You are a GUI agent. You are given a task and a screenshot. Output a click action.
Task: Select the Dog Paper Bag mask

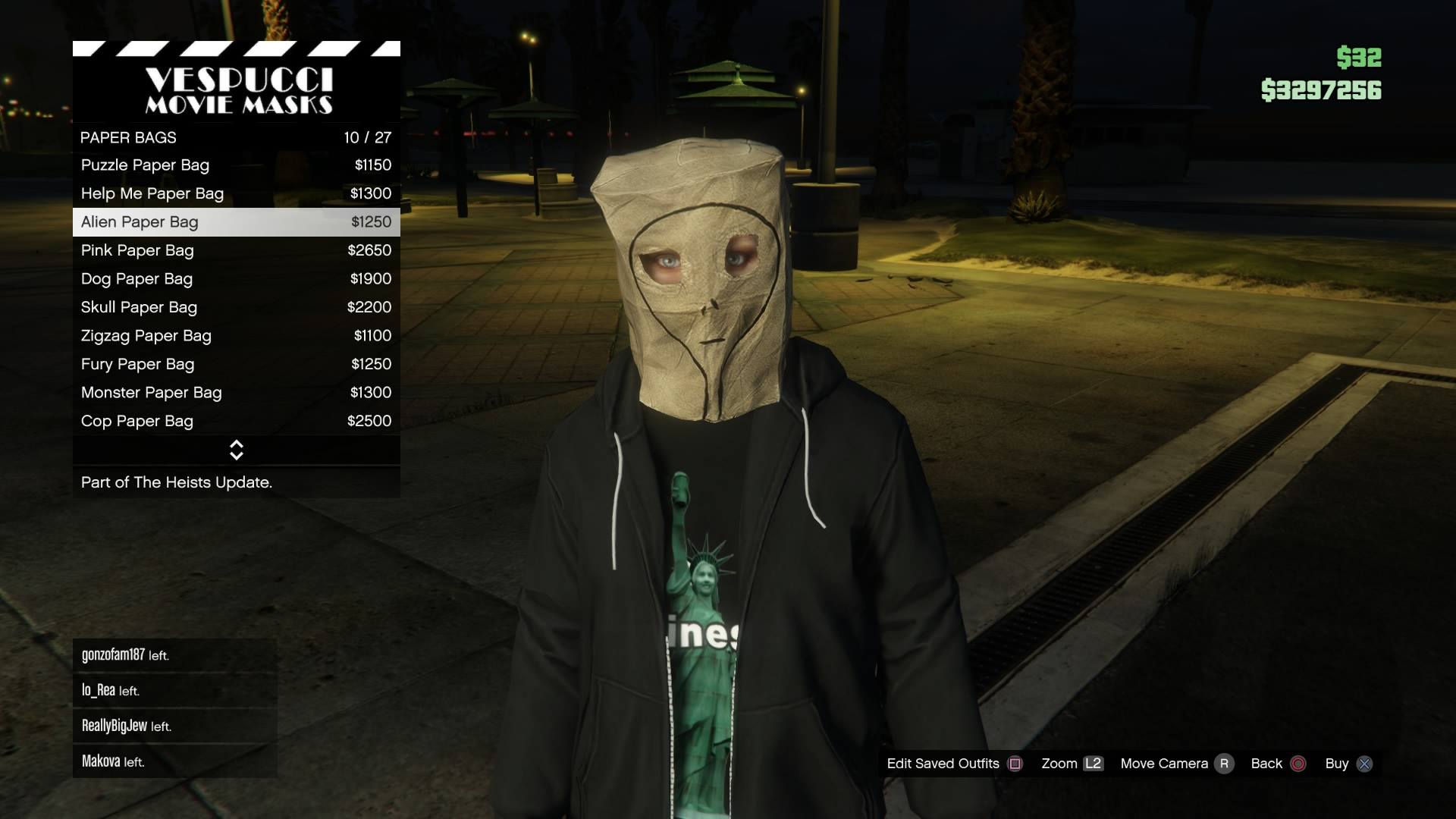236,279
